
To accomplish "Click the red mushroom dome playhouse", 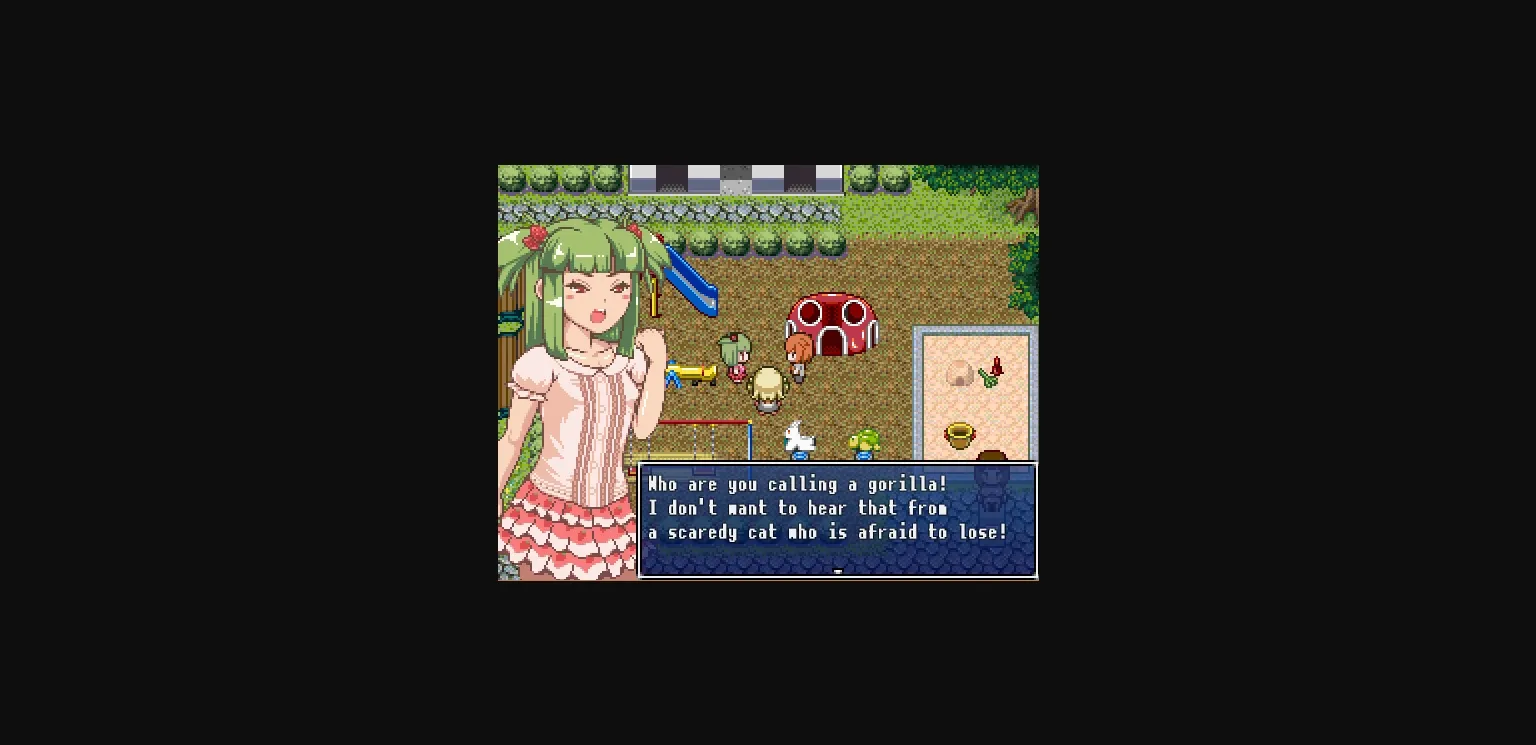I will click(x=832, y=318).
